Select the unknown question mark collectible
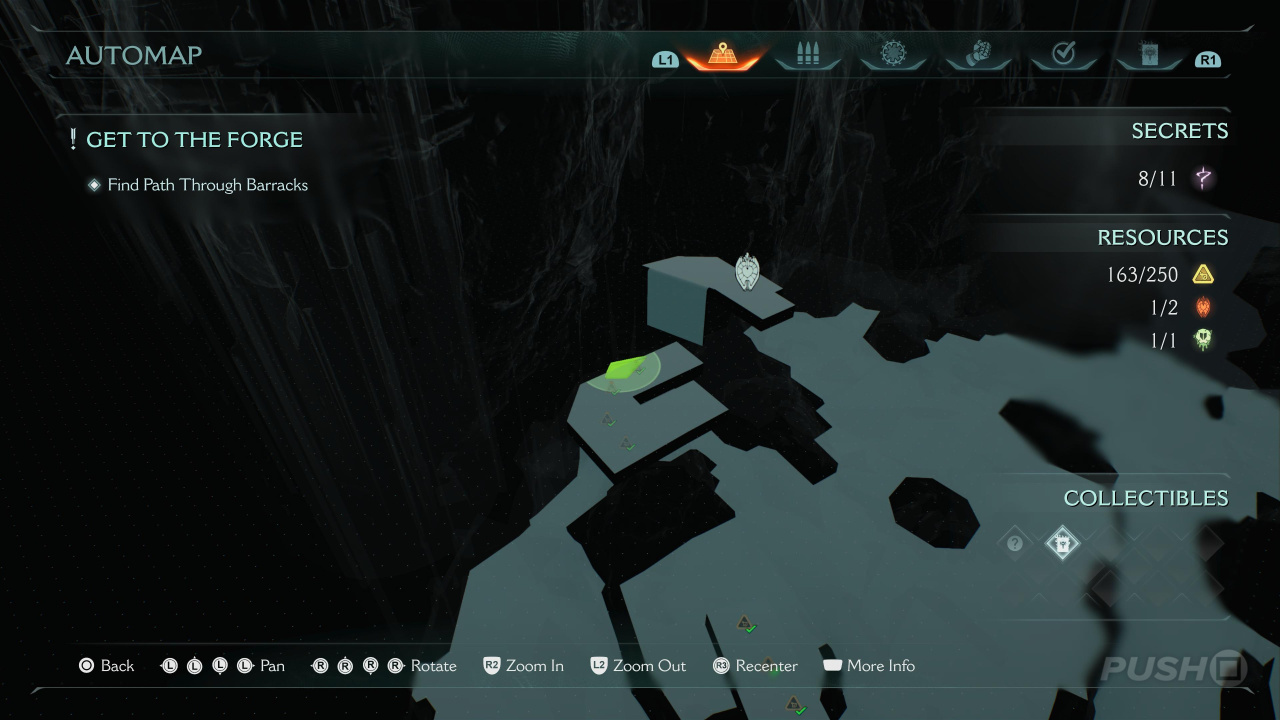The width and height of the screenshot is (1280, 720). (1015, 544)
